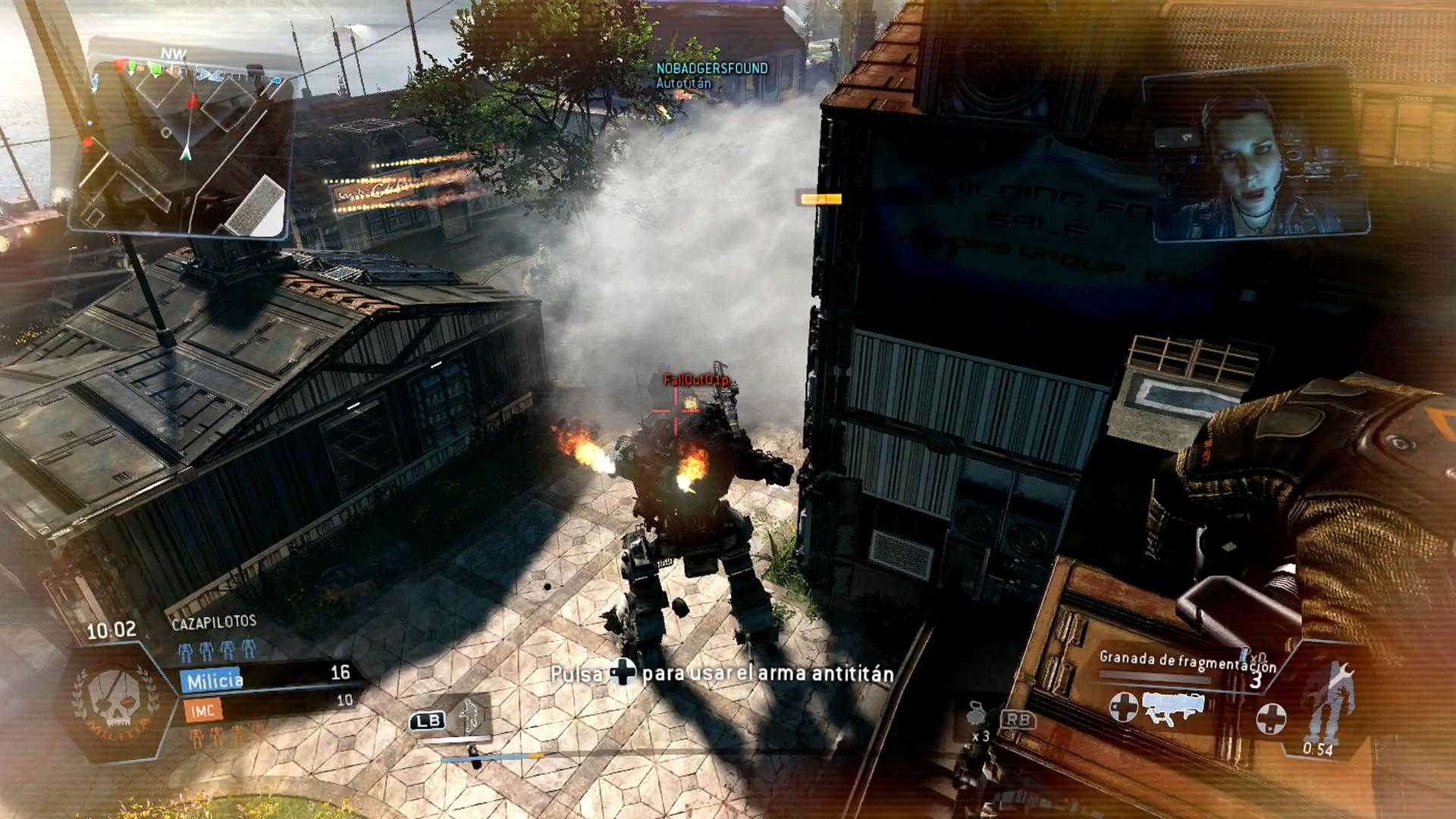1456x819 pixels.
Task: Select the frag grenade ordnance icon
Action: tap(975, 715)
